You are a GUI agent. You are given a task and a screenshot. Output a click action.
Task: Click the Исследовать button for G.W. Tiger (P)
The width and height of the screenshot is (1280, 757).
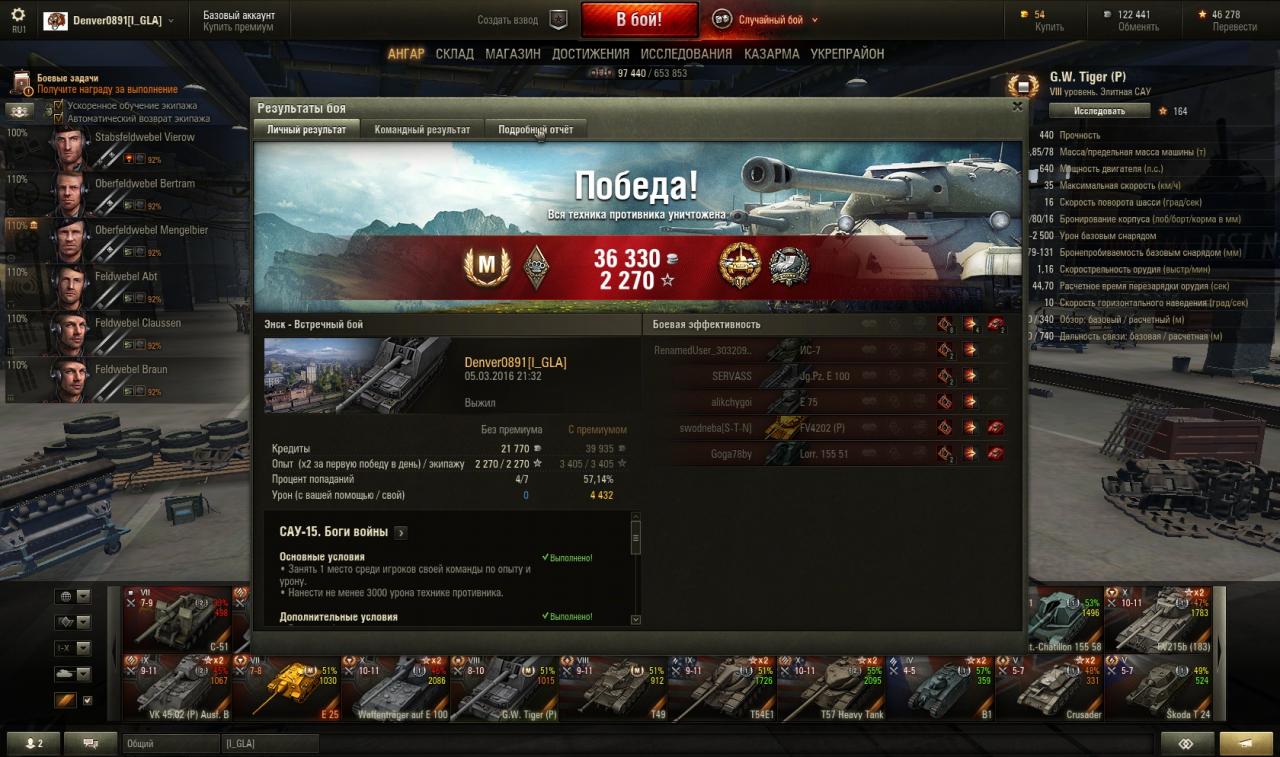tap(1099, 111)
